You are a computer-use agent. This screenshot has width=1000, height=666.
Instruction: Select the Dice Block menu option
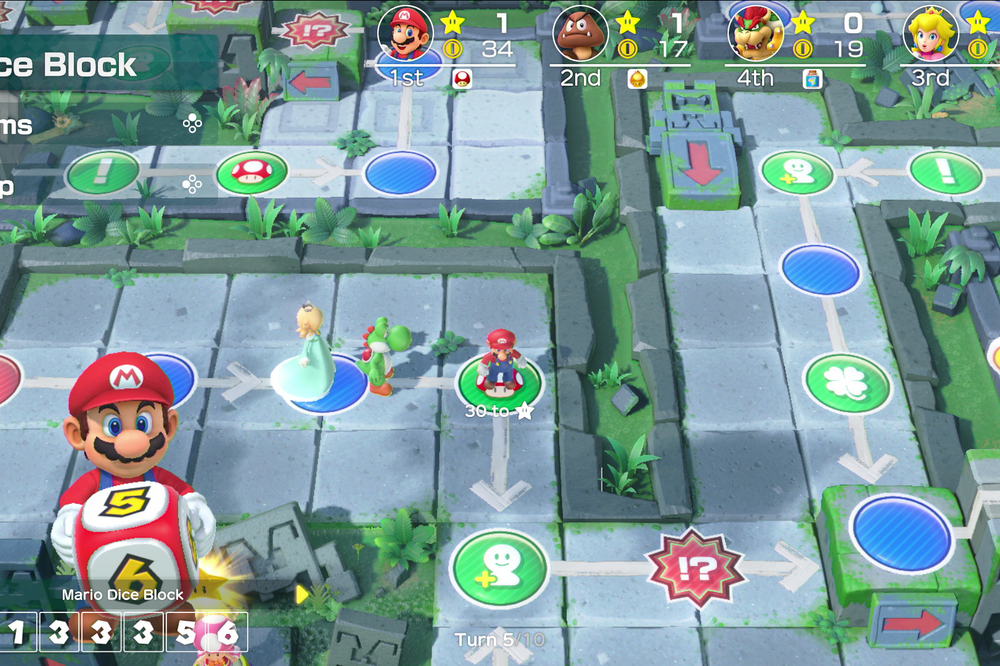click(x=70, y=65)
